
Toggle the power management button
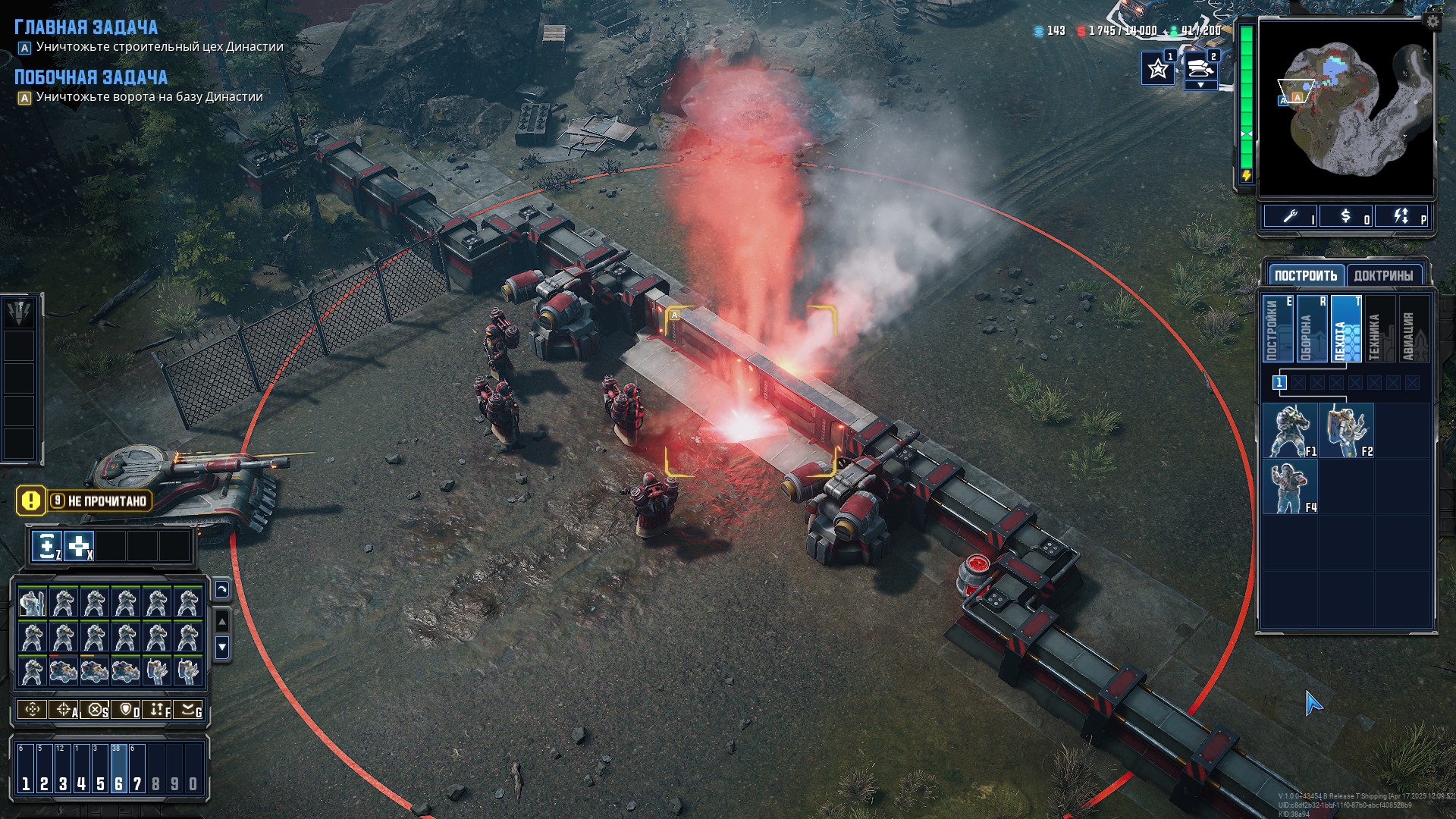coord(1402,217)
